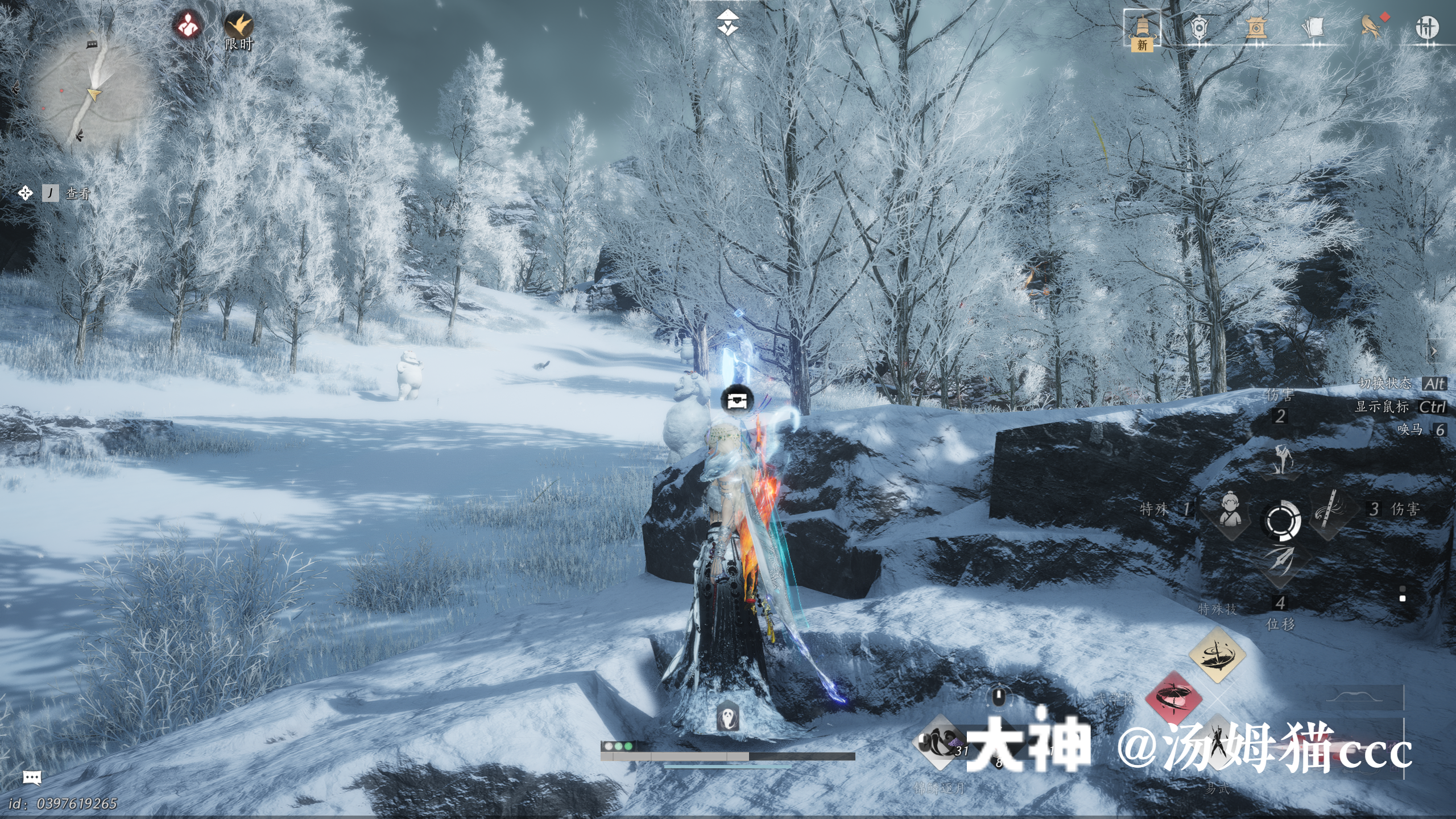1456x819 pixels.
Task: Select the 锦鳞逐月 item slot
Action: click(940, 743)
